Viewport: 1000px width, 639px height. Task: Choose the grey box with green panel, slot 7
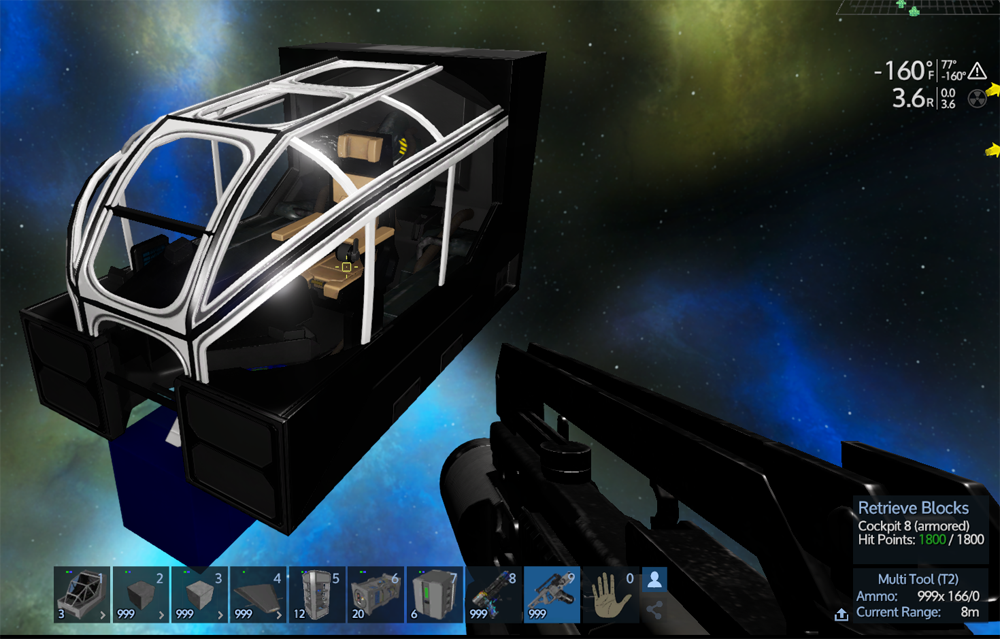coord(434,595)
